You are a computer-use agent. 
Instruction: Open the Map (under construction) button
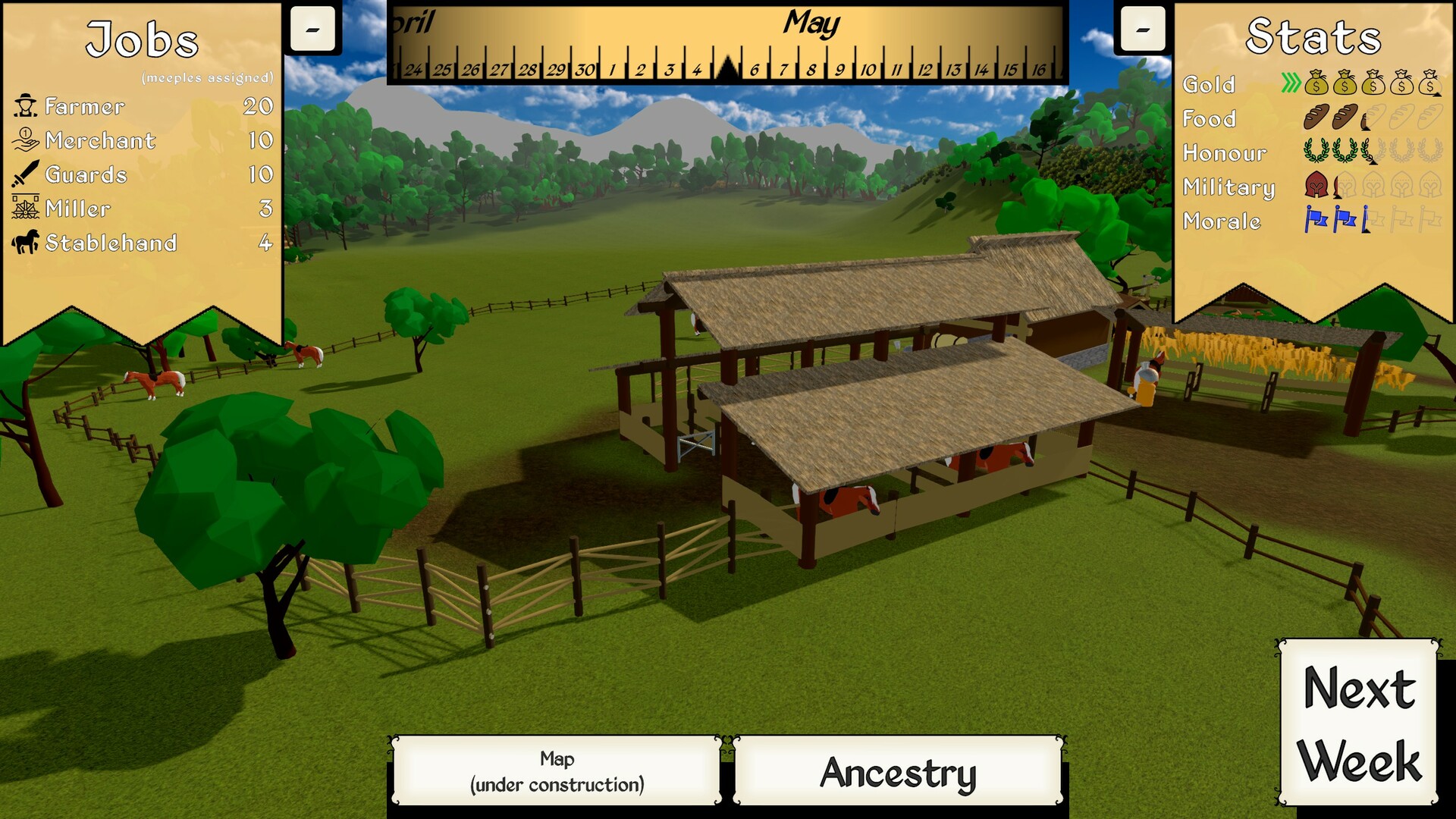(557, 770)
